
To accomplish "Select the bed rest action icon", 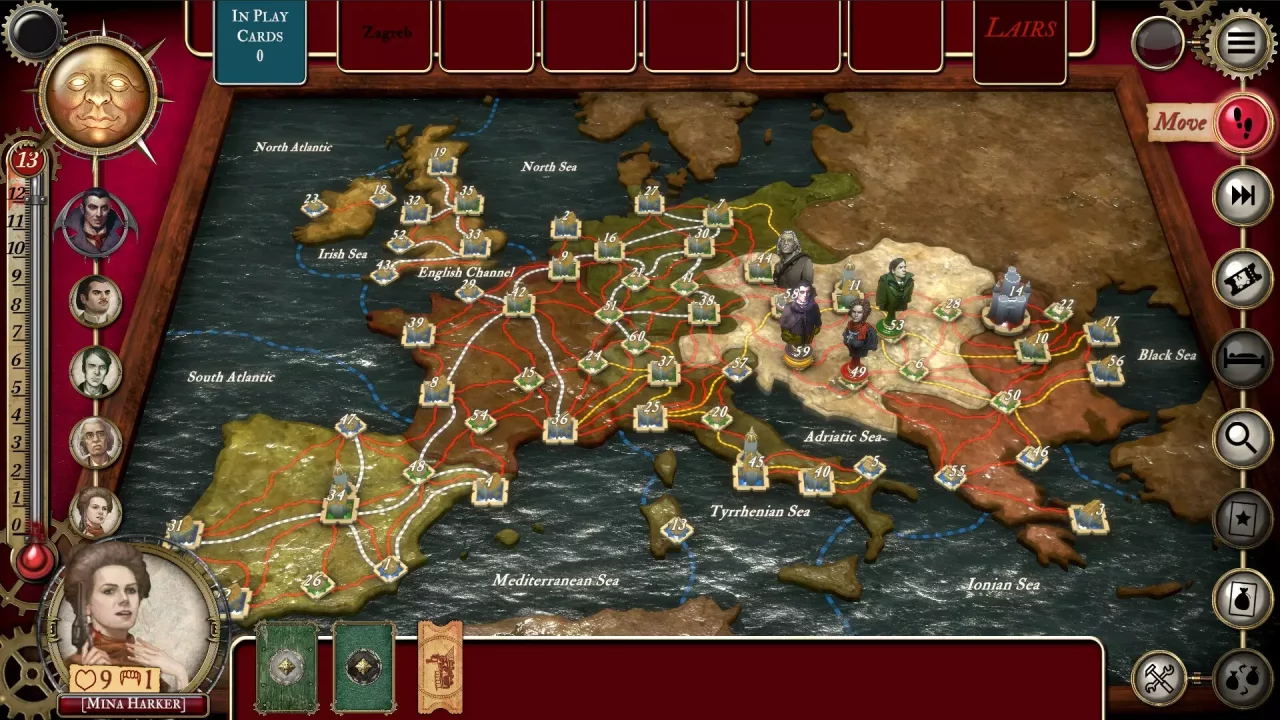I will (x=1243, y=358).
